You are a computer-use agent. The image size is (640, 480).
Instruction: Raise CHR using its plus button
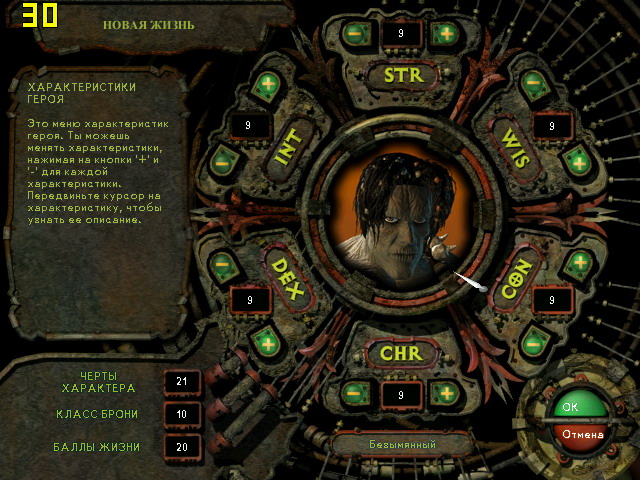coord(444,393)
